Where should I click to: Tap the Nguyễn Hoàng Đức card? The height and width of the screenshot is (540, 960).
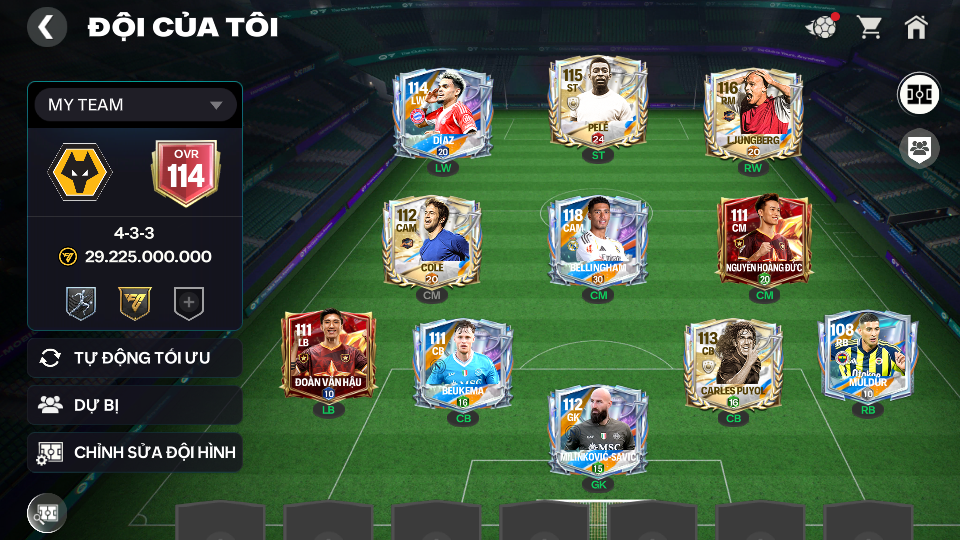point(765,243)
